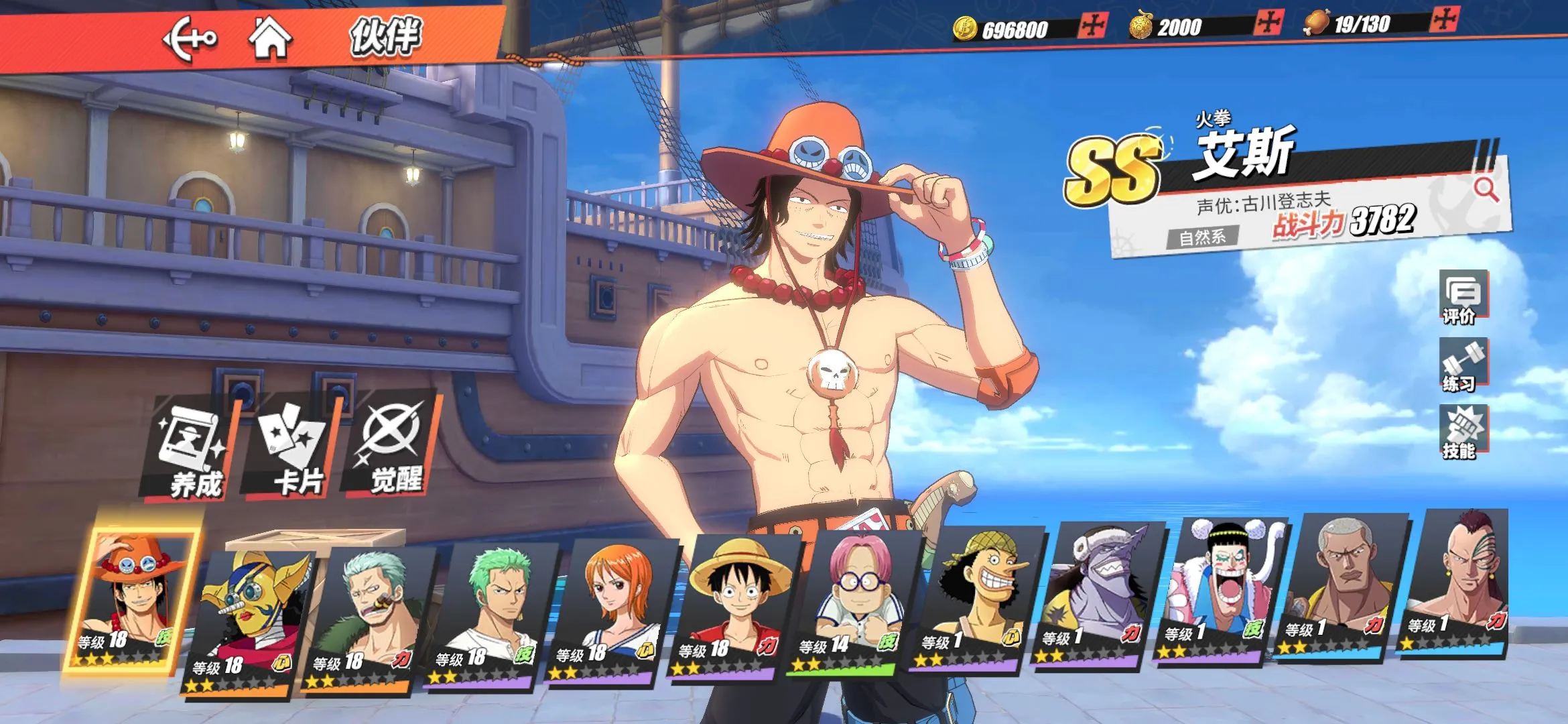Screen dimensions: 1568x724
Task: Add more gold coins
Action: (x=1093, y=27)
